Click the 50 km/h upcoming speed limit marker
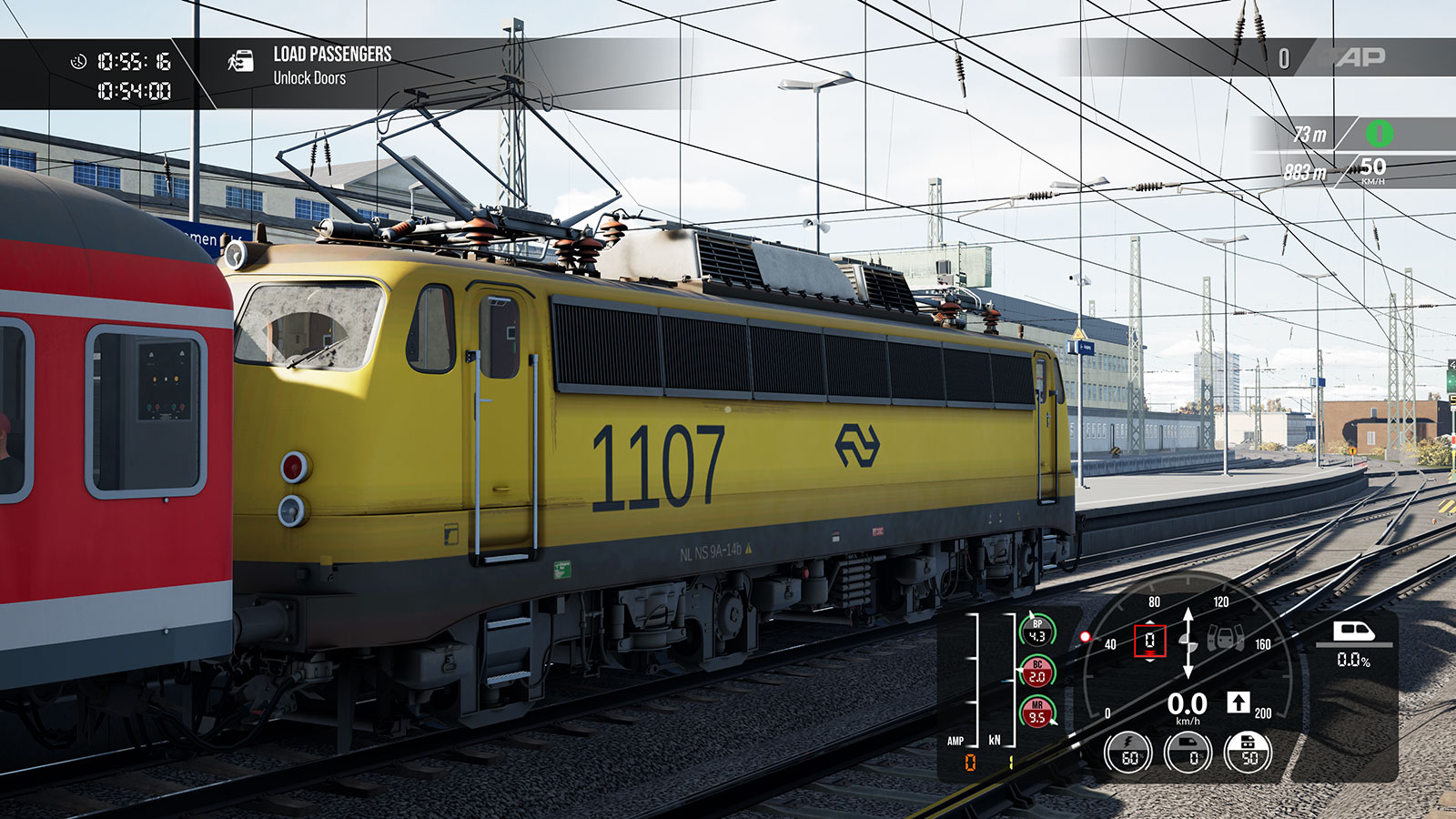Image resolution: width=1456 pixels, height=819 pixels. [x=1372, y=168]
